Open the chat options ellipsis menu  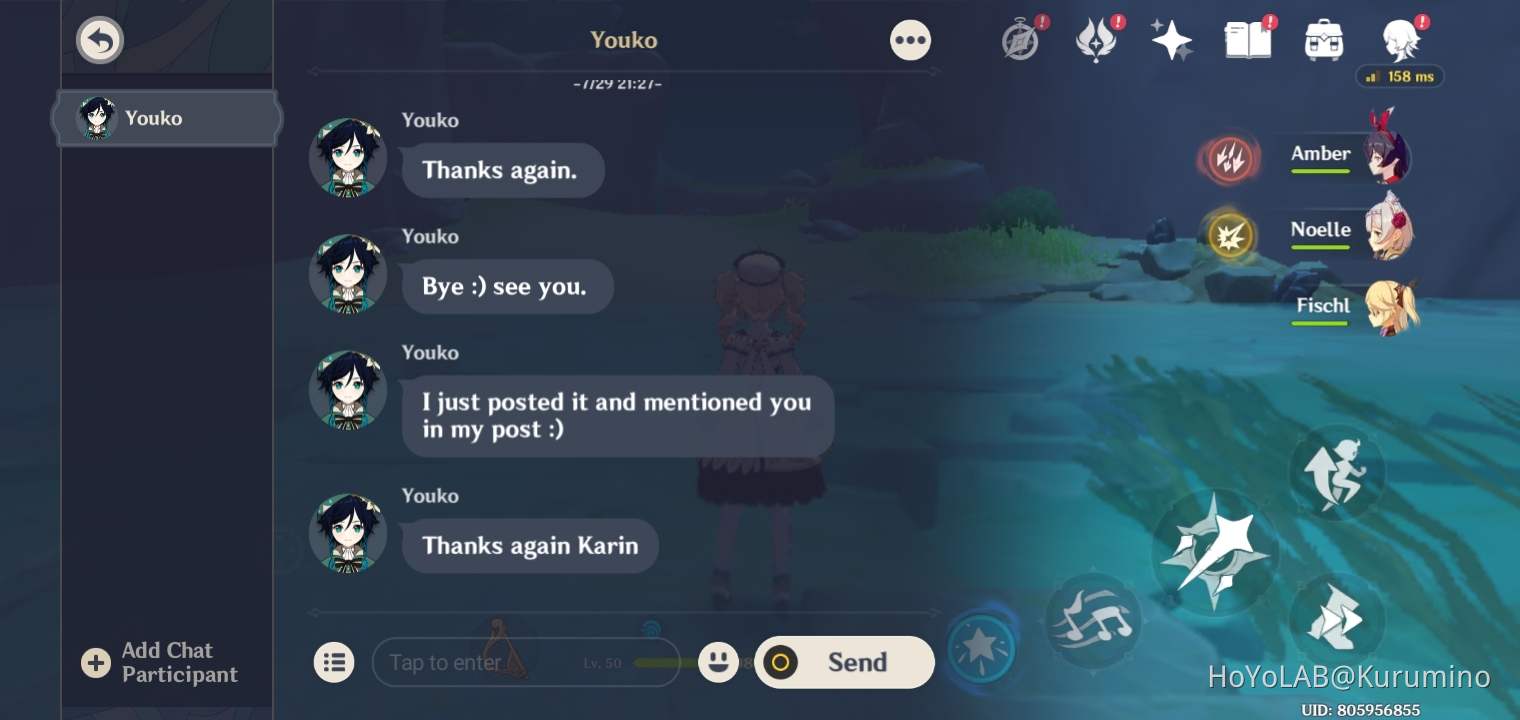[910, 39]
